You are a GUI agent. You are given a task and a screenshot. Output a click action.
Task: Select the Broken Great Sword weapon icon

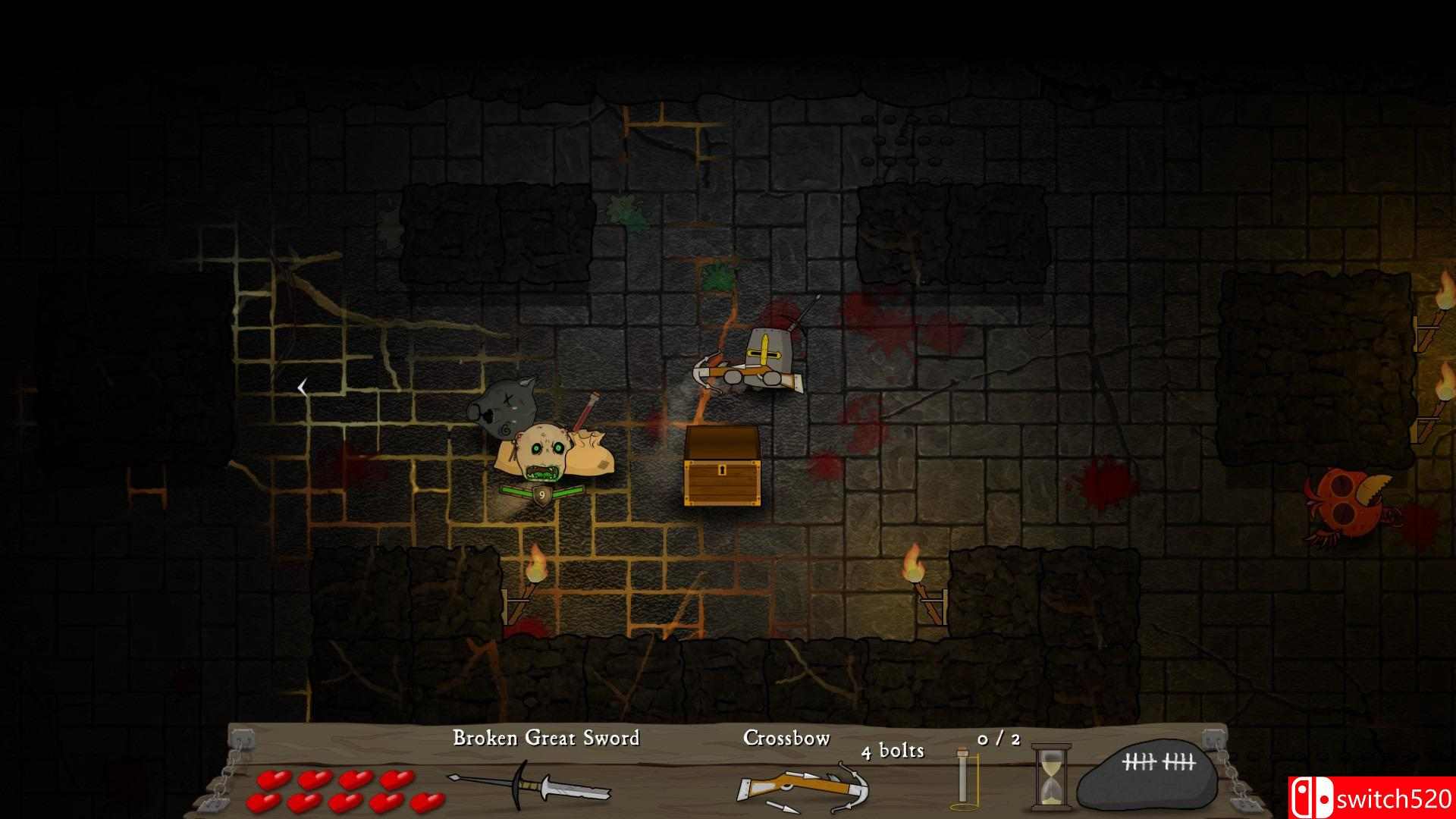529,783
